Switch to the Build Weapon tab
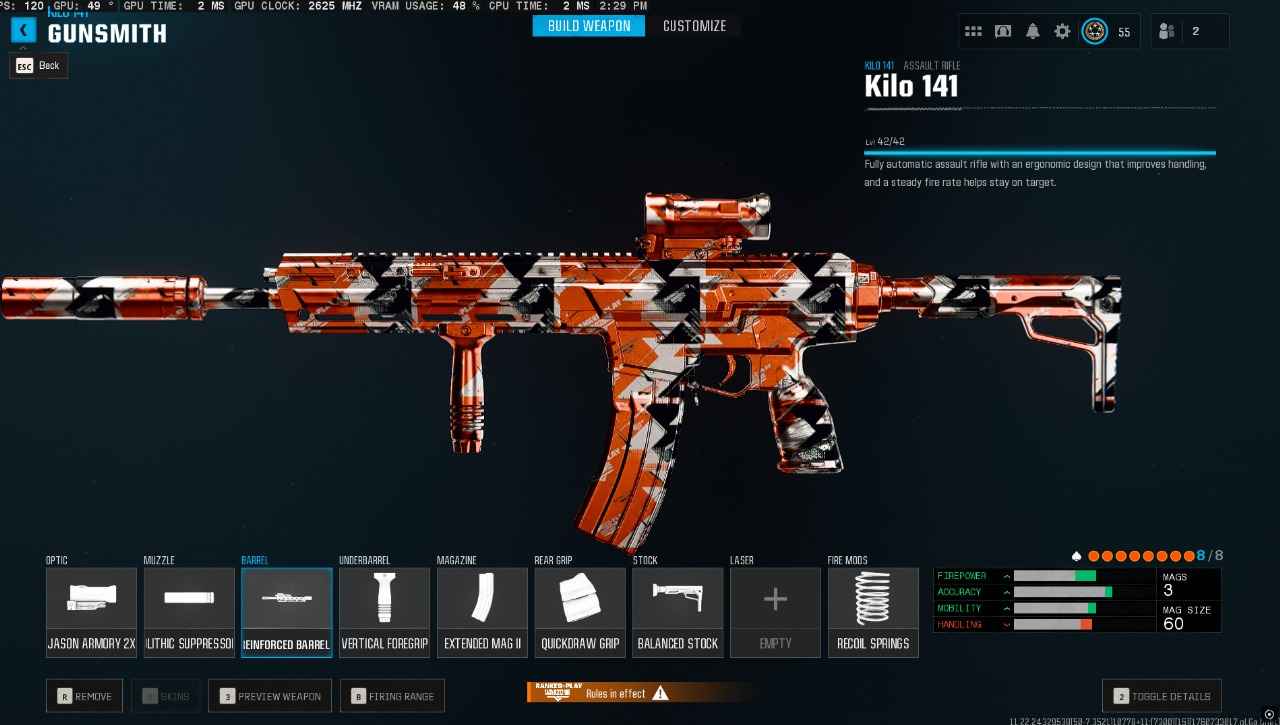The width and height of the screenshot is (1280, 725). [588, 26]
